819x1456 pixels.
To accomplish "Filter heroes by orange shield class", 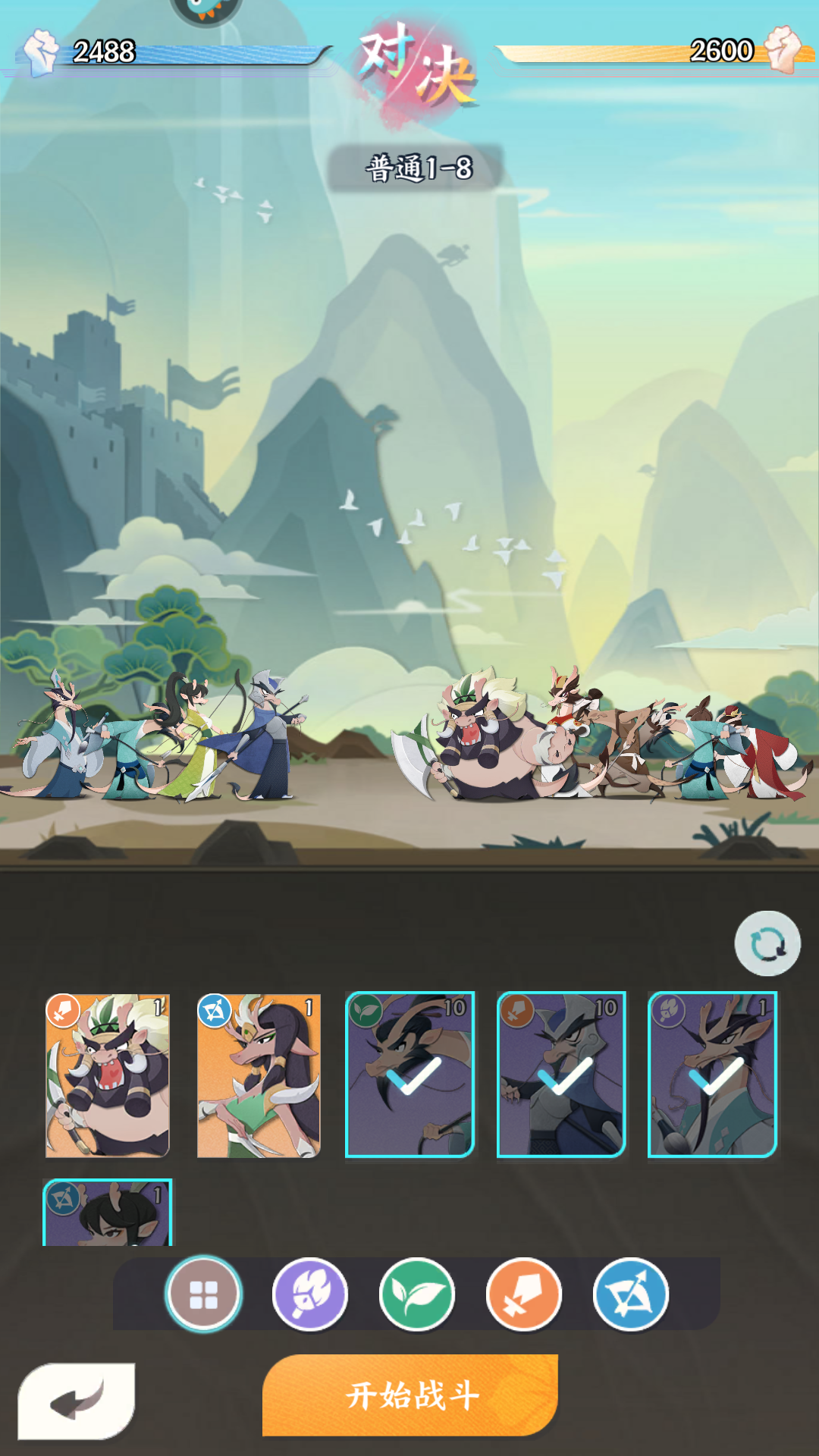I will click(x=524, y=1294).
